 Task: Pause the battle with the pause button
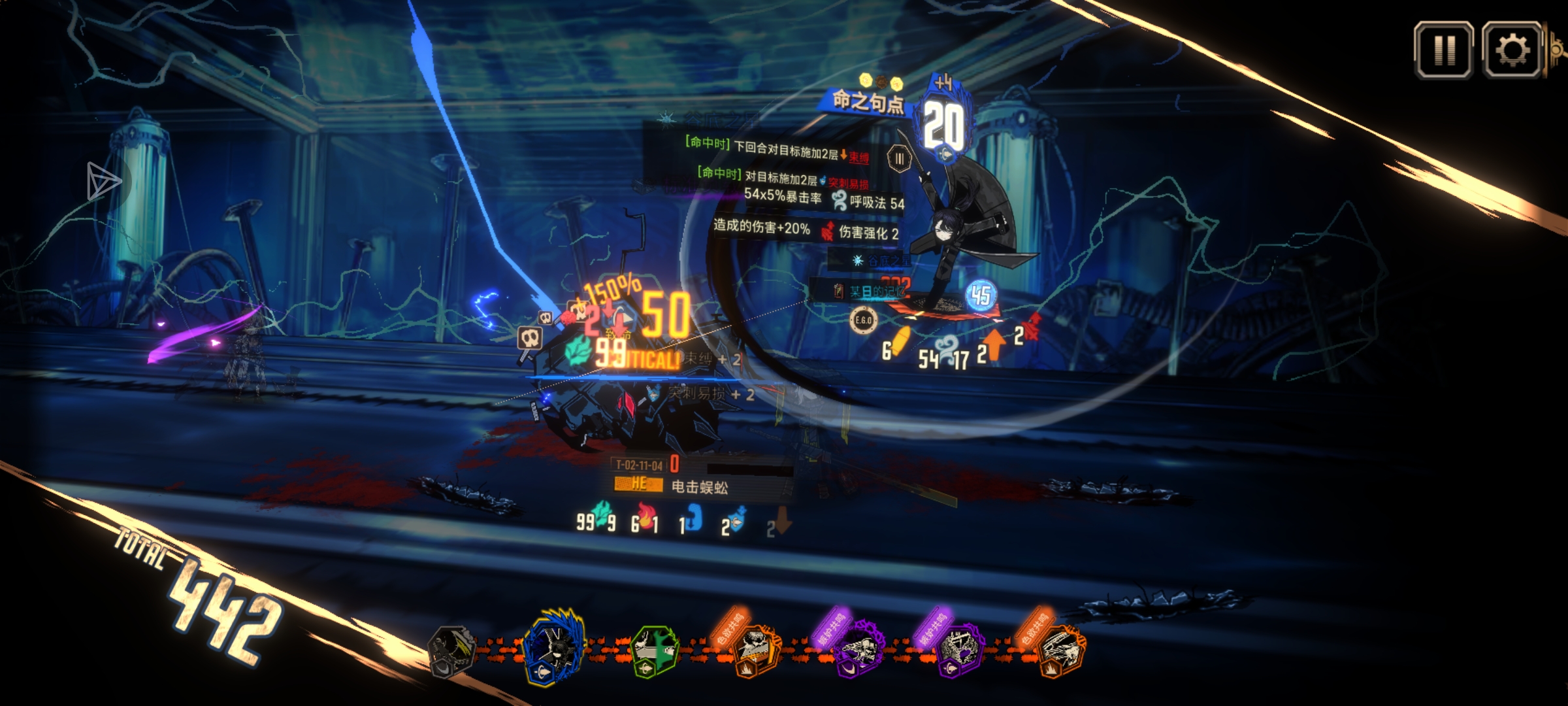coord(1443,50)
